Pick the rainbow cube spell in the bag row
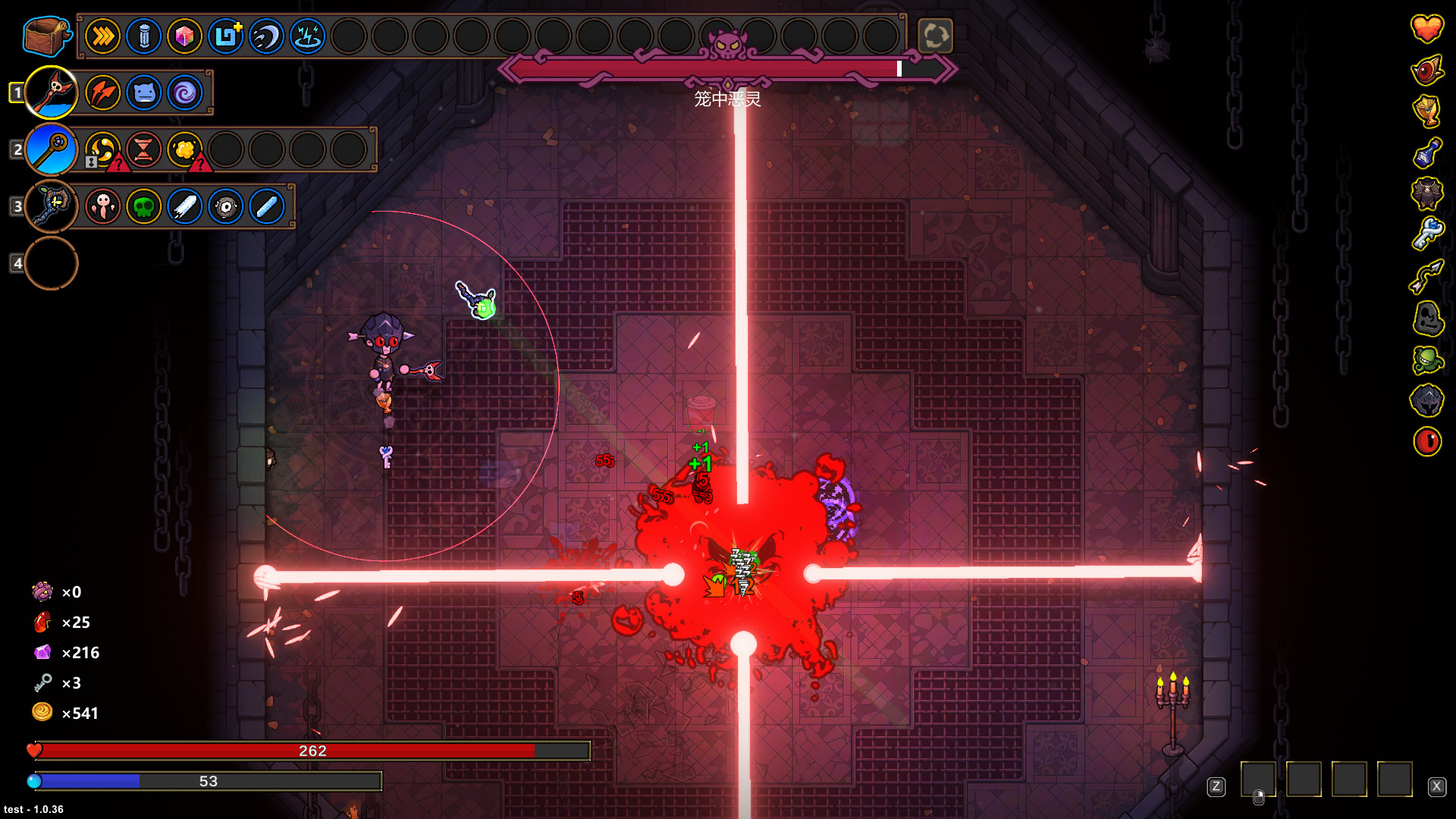1456x819 pixels. point(184,36)
